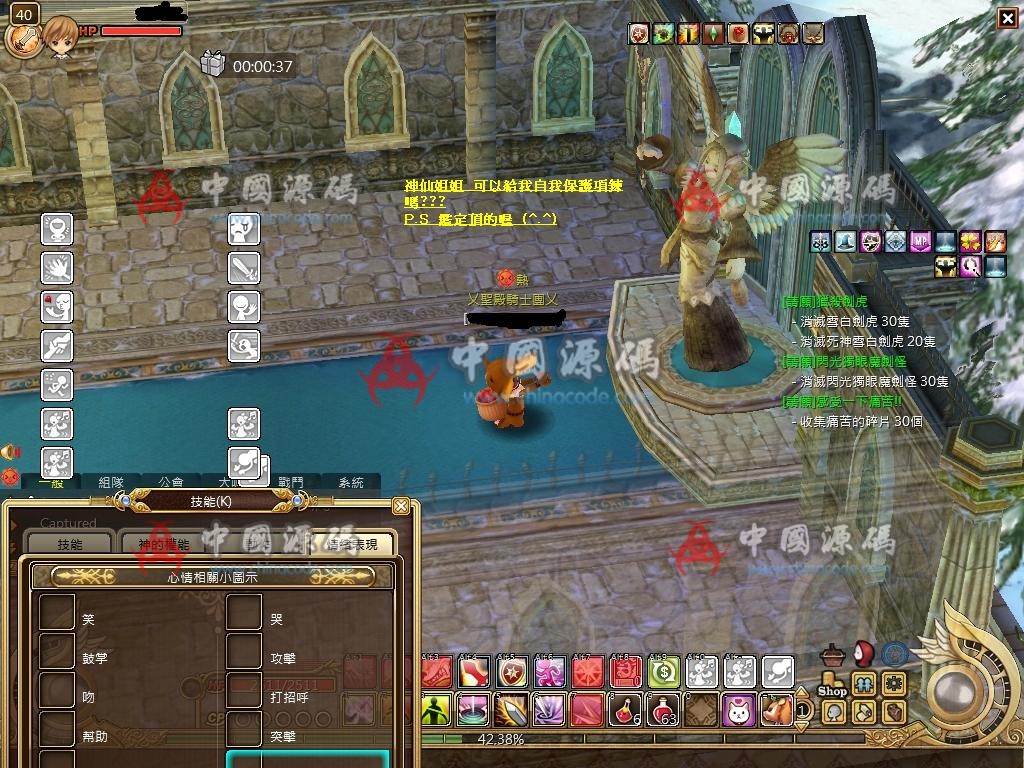
Task: Activate the white cat hotbar icon
Action: 738,709
